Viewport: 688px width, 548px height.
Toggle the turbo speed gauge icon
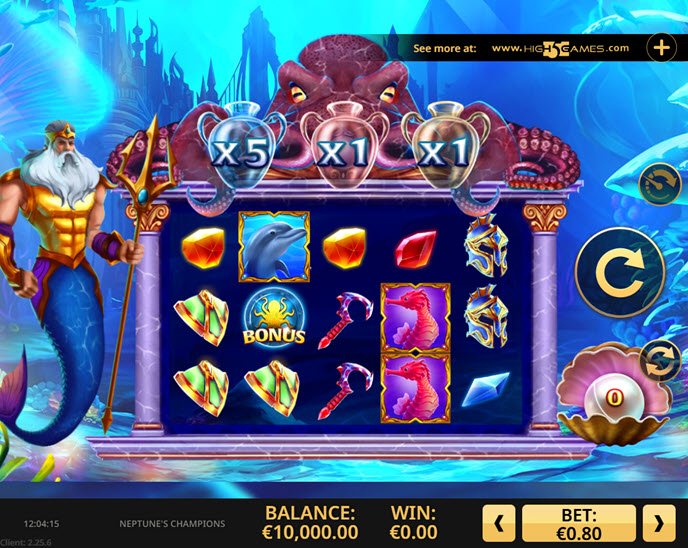659,185
